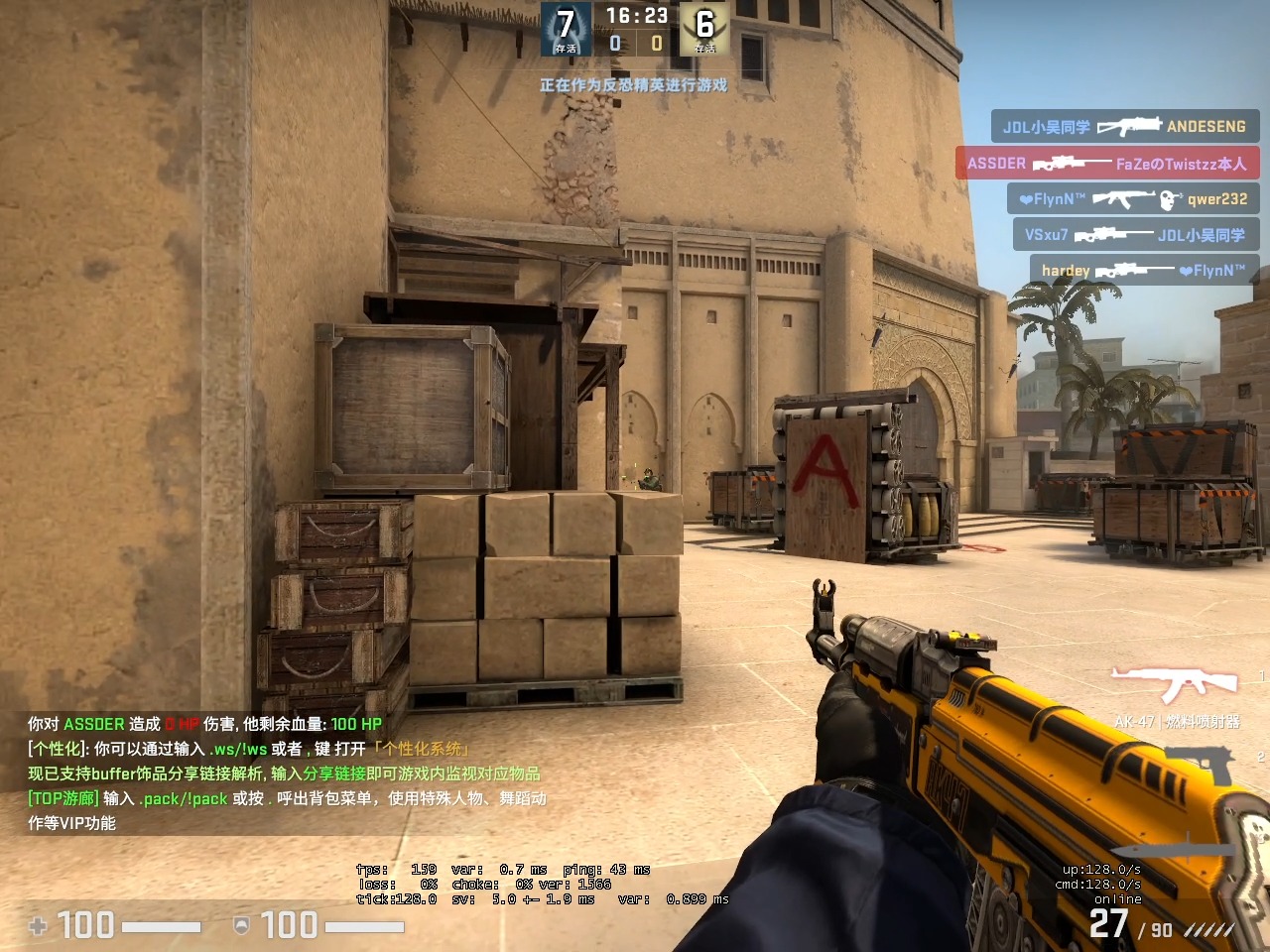The height and width of the screenshot is (952, 1270).
Task: Open the .ws/!ws link in chat
Action: click(237, 749)
